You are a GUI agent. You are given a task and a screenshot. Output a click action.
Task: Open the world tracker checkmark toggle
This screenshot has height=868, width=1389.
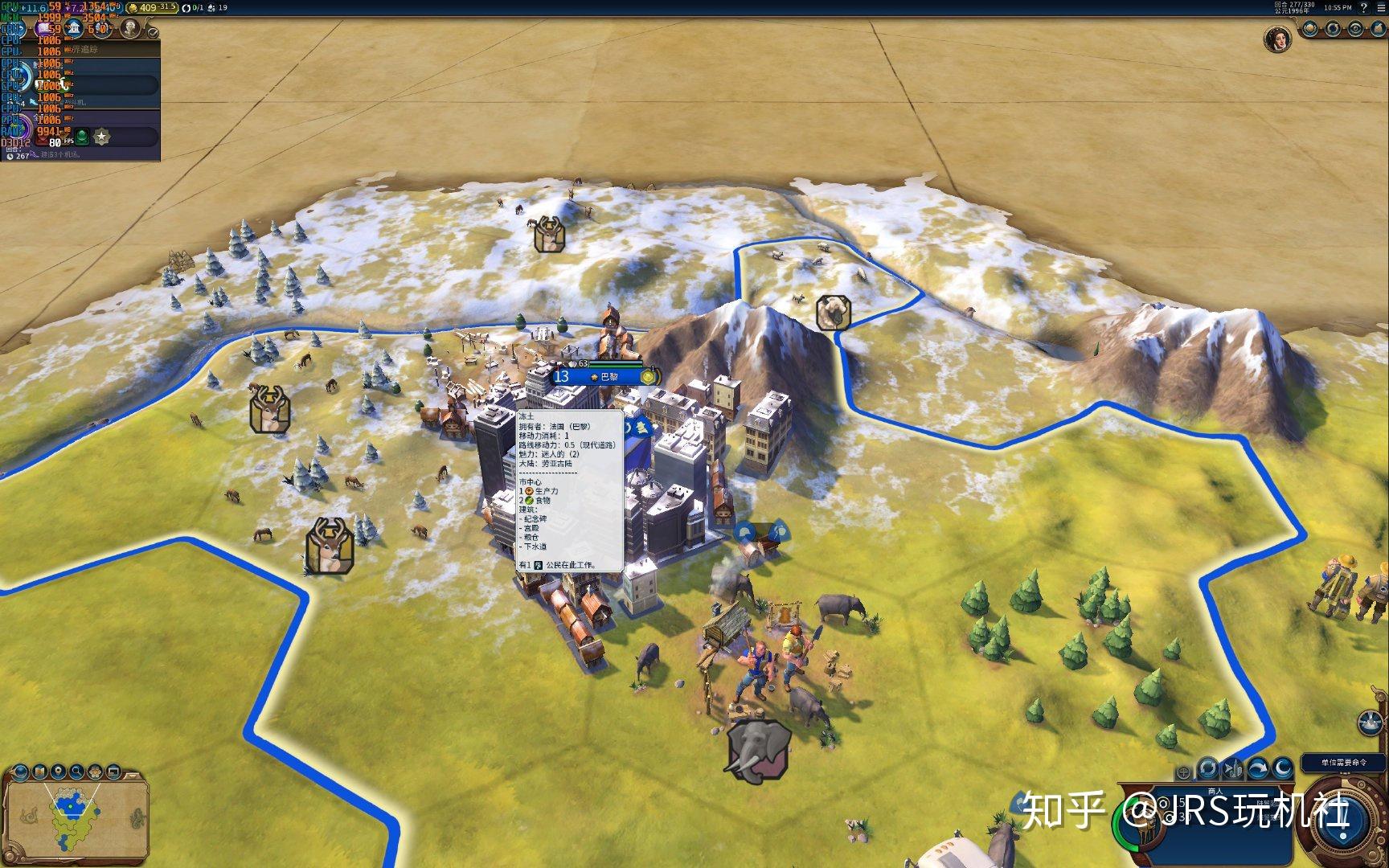click(153, 33)
